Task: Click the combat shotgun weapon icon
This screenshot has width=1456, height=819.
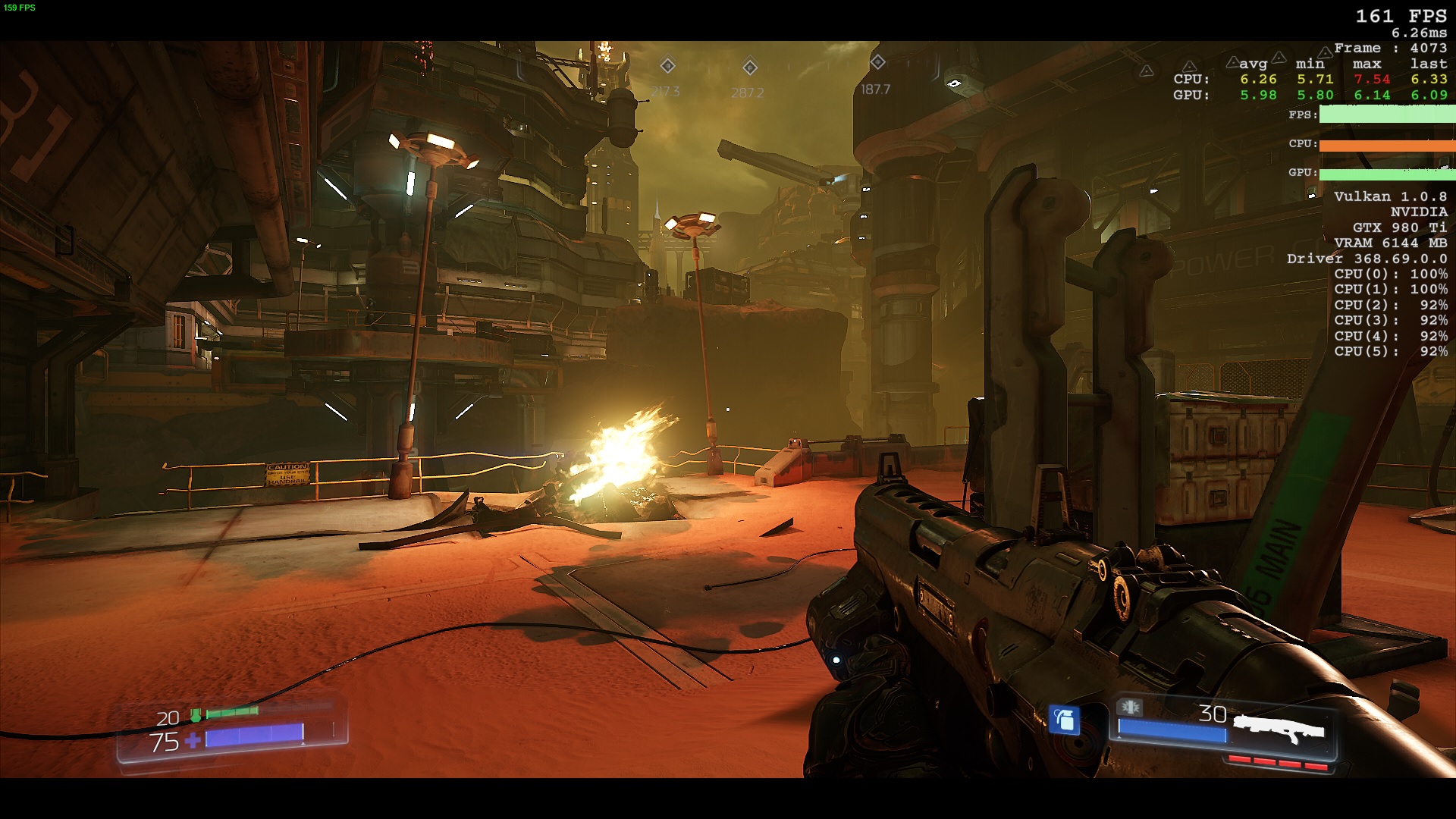Action: pos(1279,730)
